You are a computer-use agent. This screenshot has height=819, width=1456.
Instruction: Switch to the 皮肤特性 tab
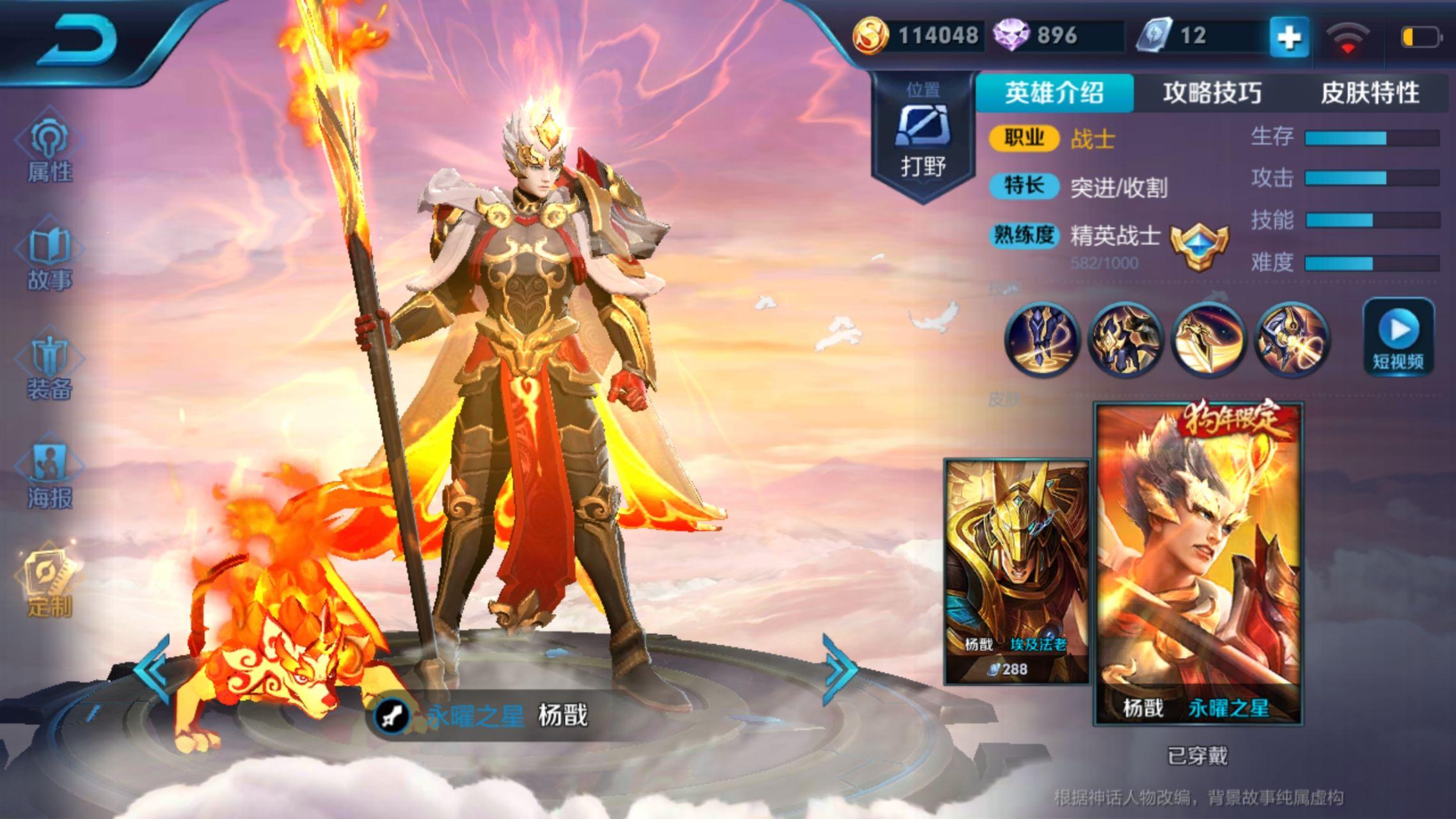tap(1370, 93)
